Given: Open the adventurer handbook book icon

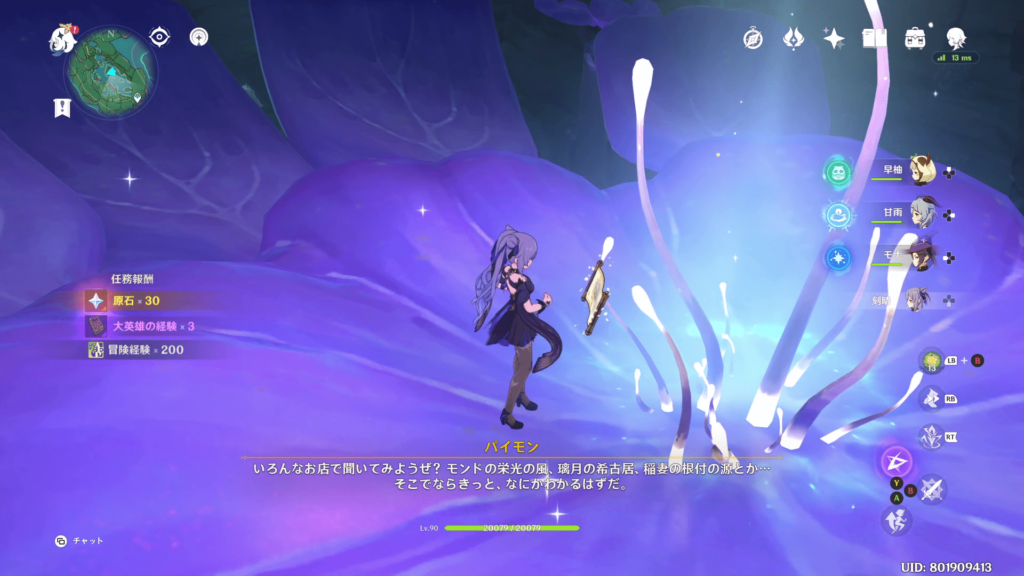Looking at the screenshot, I should pos(875,38).
